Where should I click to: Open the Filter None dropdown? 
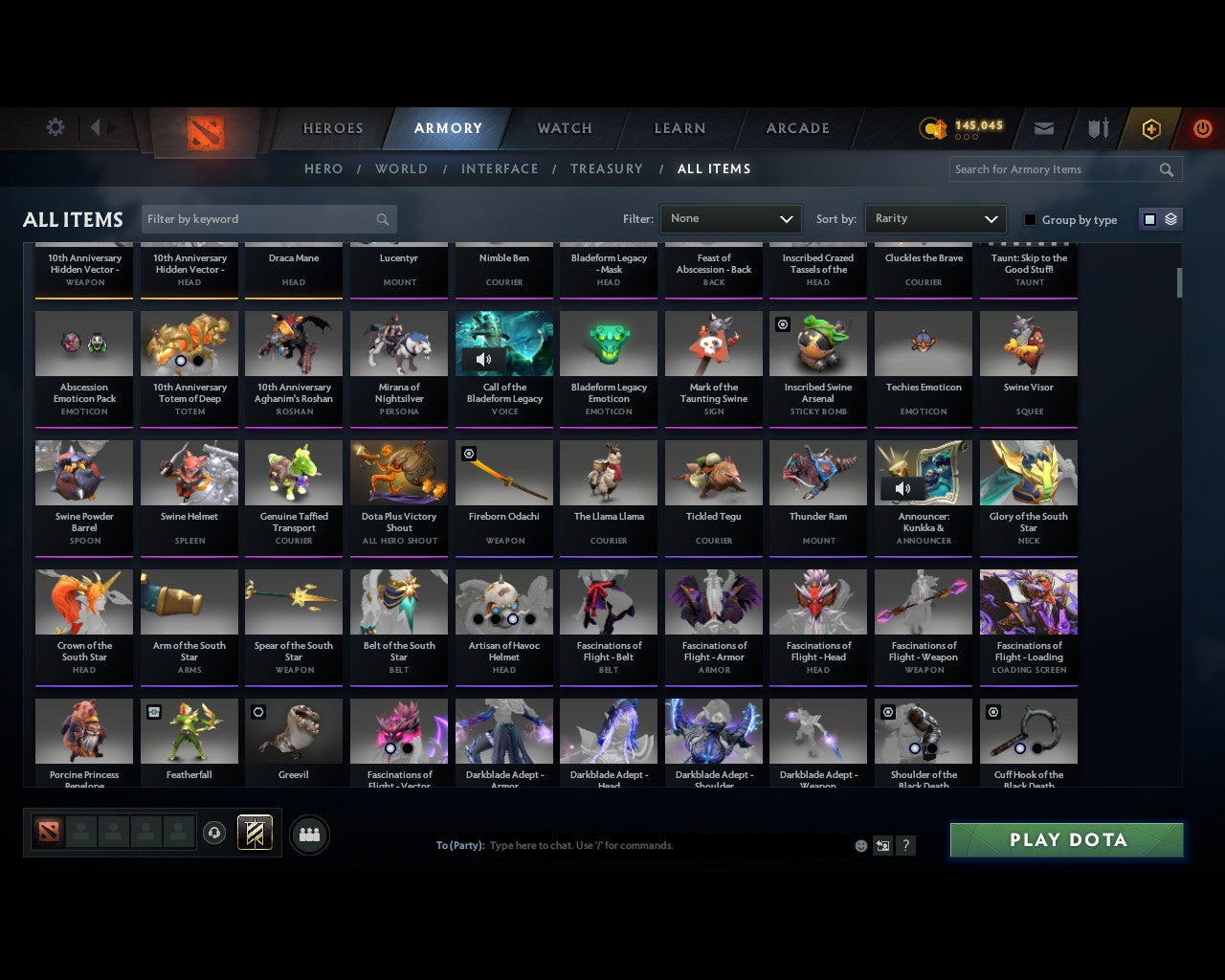click(730, 218)
